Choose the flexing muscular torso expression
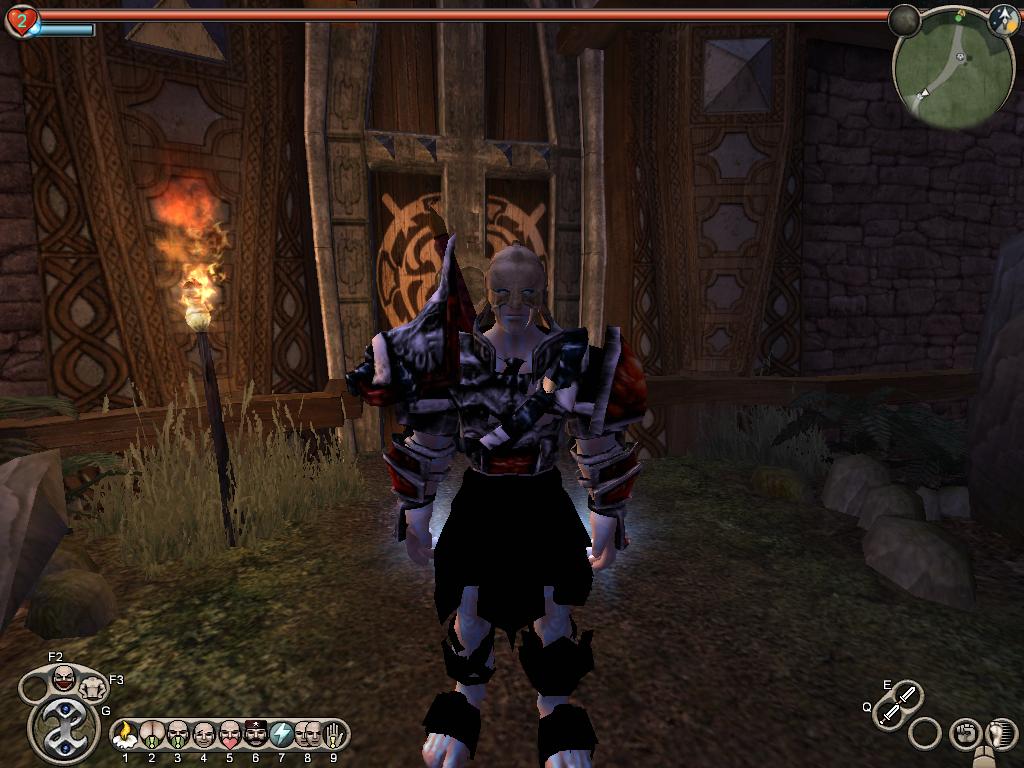Image resolution: width=1024 pixels, height=768 pixels. (94, 687)
